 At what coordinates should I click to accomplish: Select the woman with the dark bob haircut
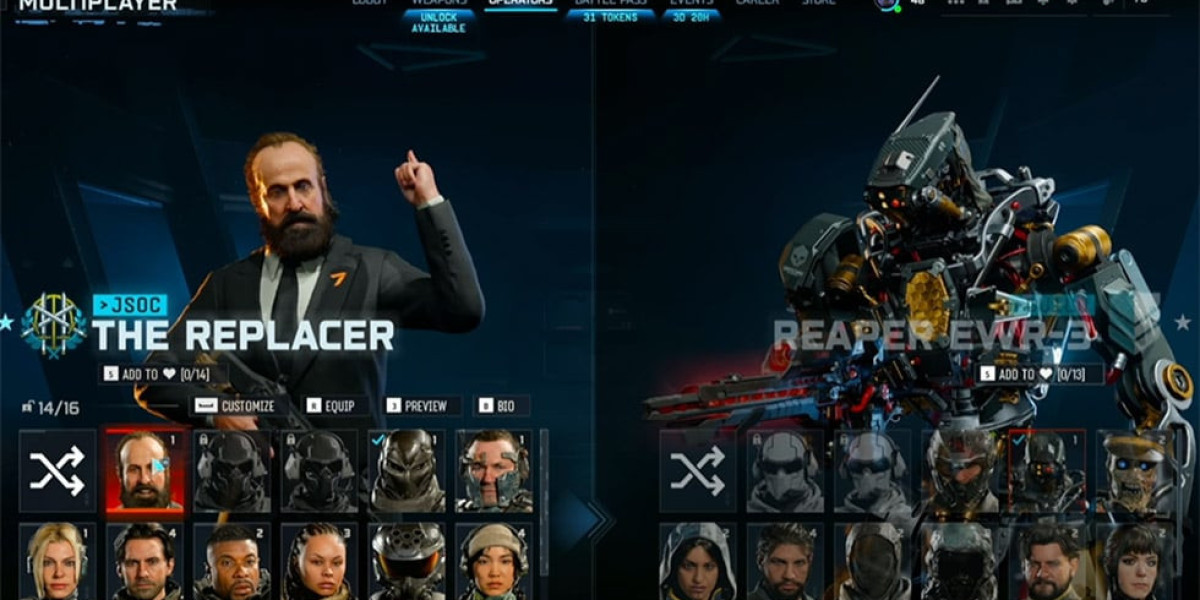point(1135,561)
